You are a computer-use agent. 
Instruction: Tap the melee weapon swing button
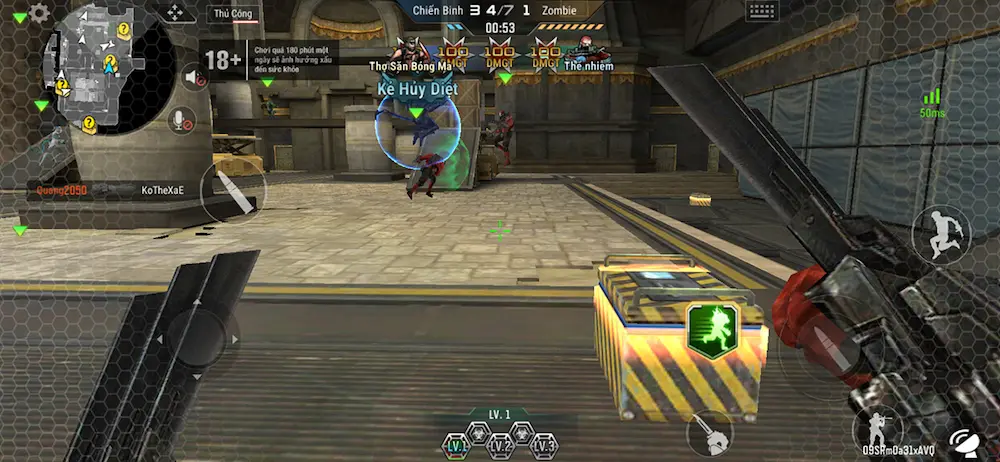point(710,433)
